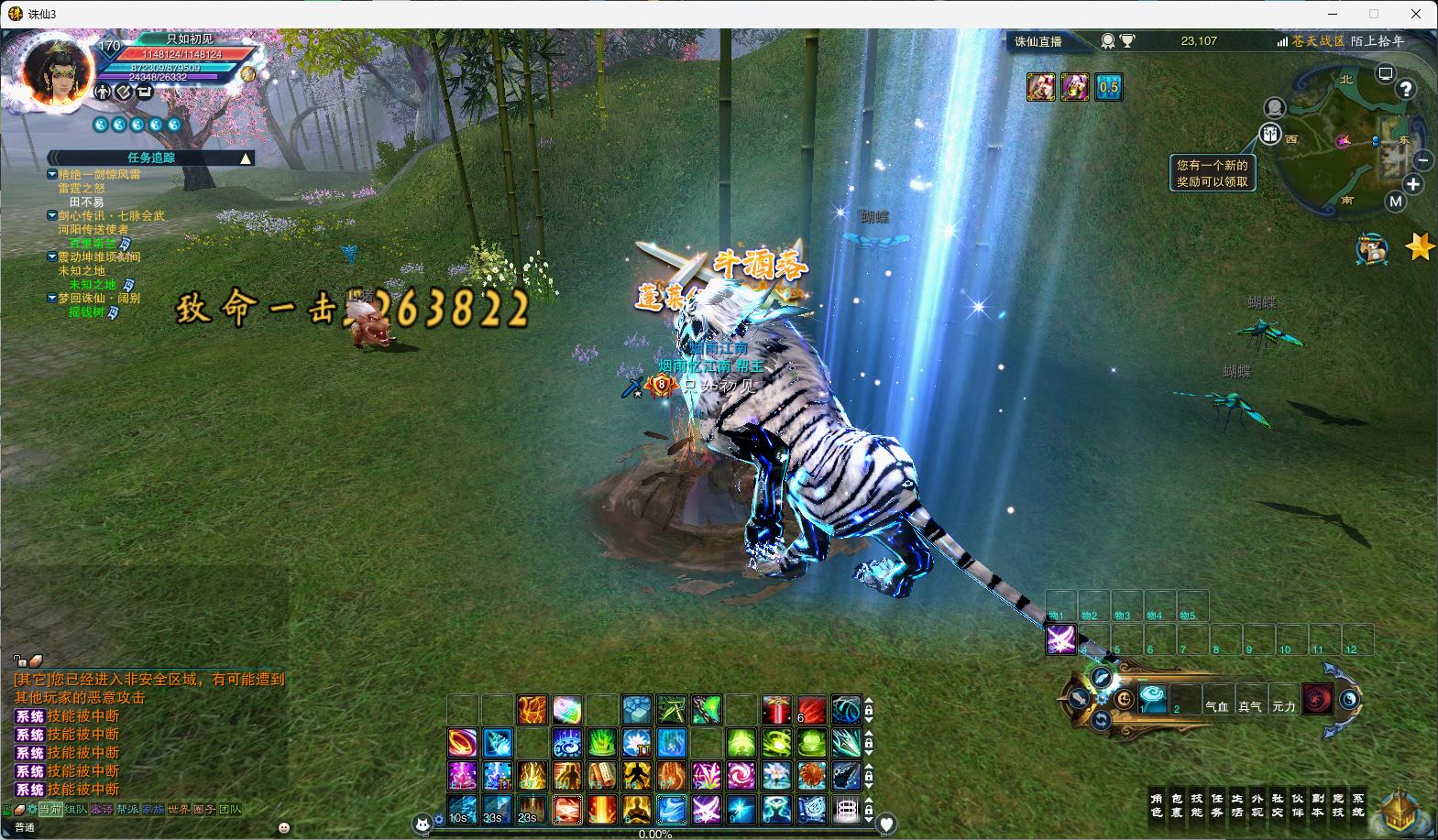This screenshot has width=1438, height=840.
Task: Select the 组队 party chat tab
Action: (x=76, y=810)
